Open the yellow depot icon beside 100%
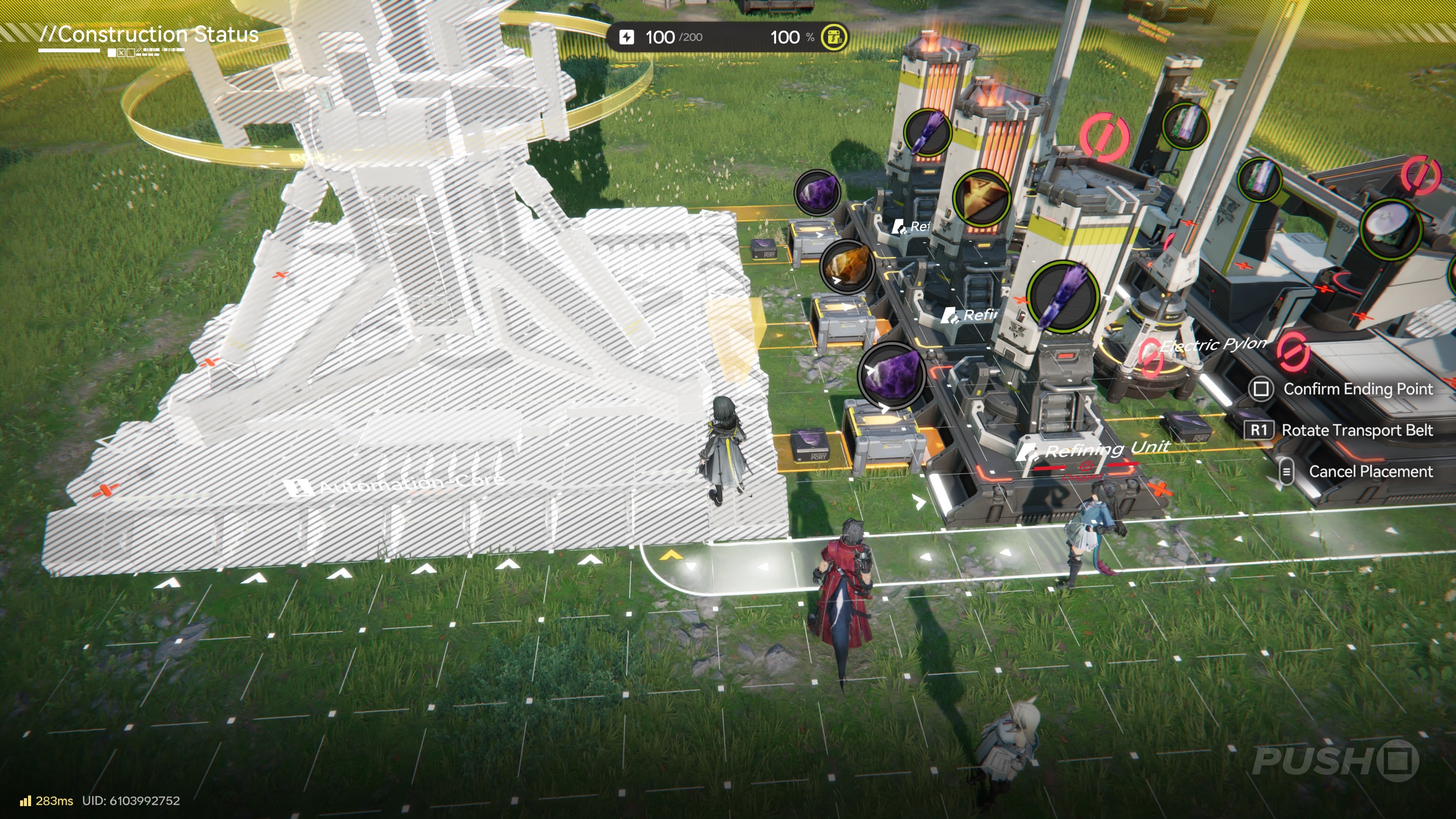This screenshot has height=819, width=1456. coord(834,37)
